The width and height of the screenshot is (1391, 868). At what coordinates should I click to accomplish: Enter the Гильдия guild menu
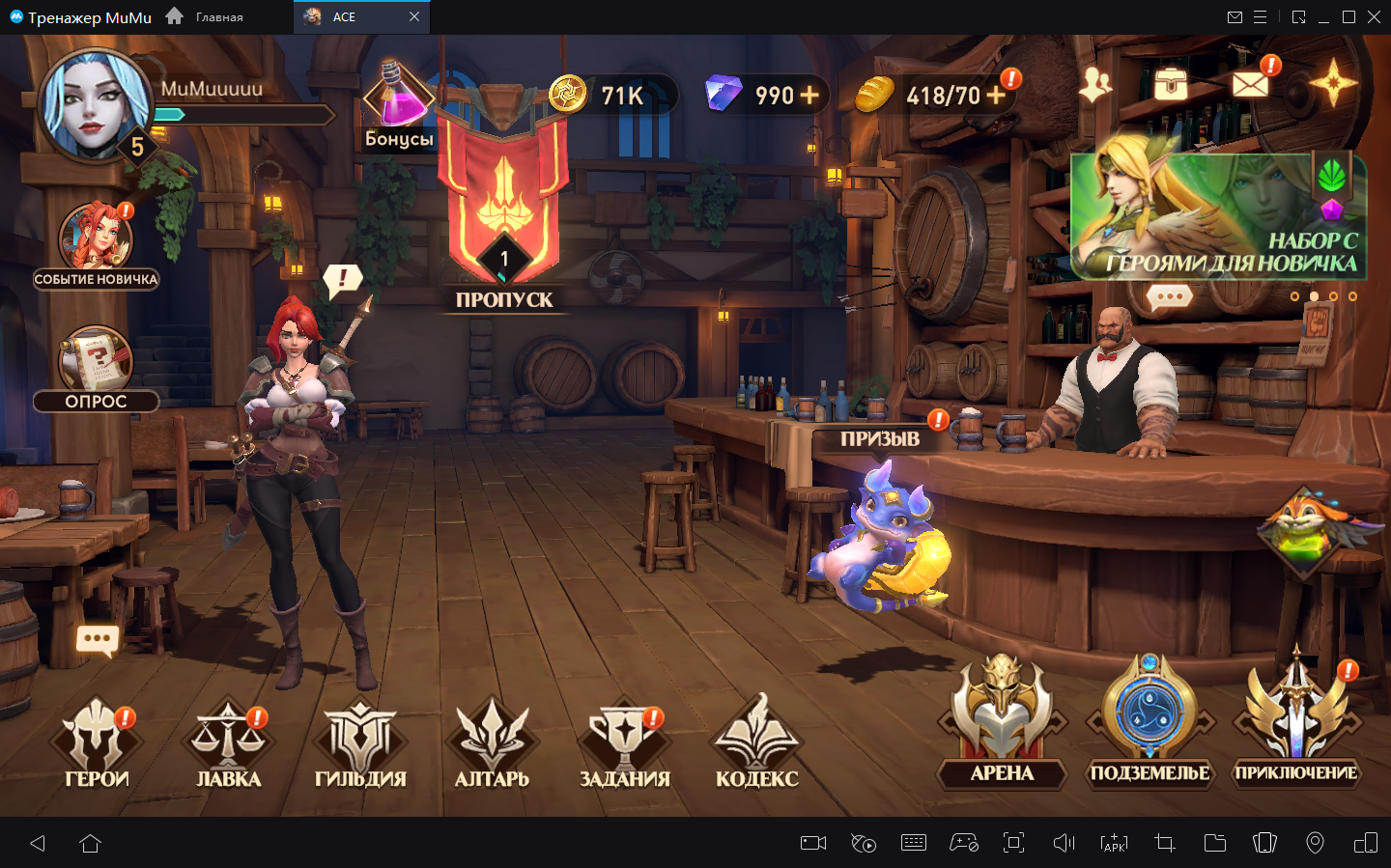coord(360,743)
